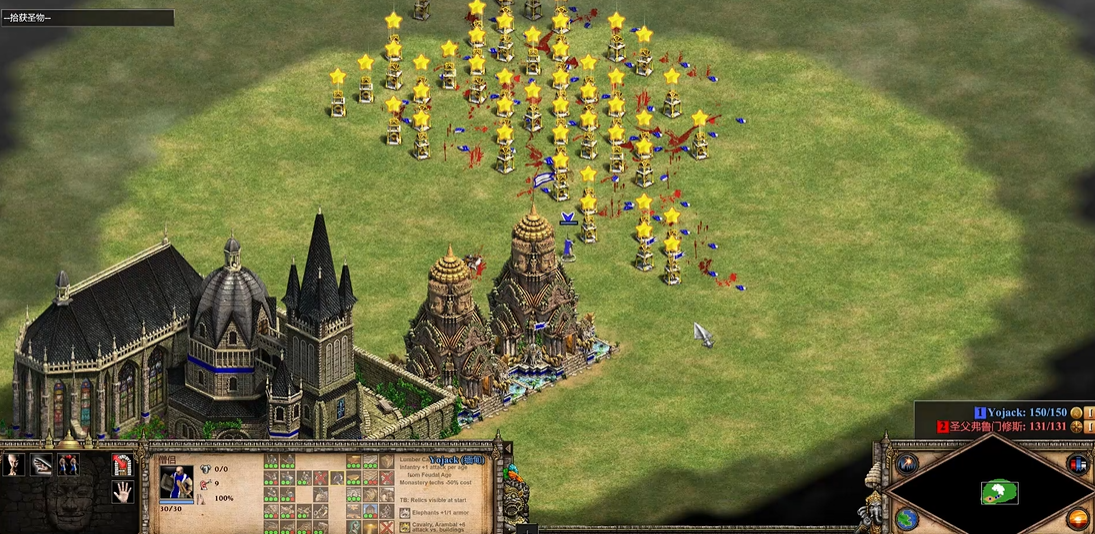Select Yojack's row in the scoreboard
1095x534 pixels.
pyautogui.click(x=1020, y=412)
